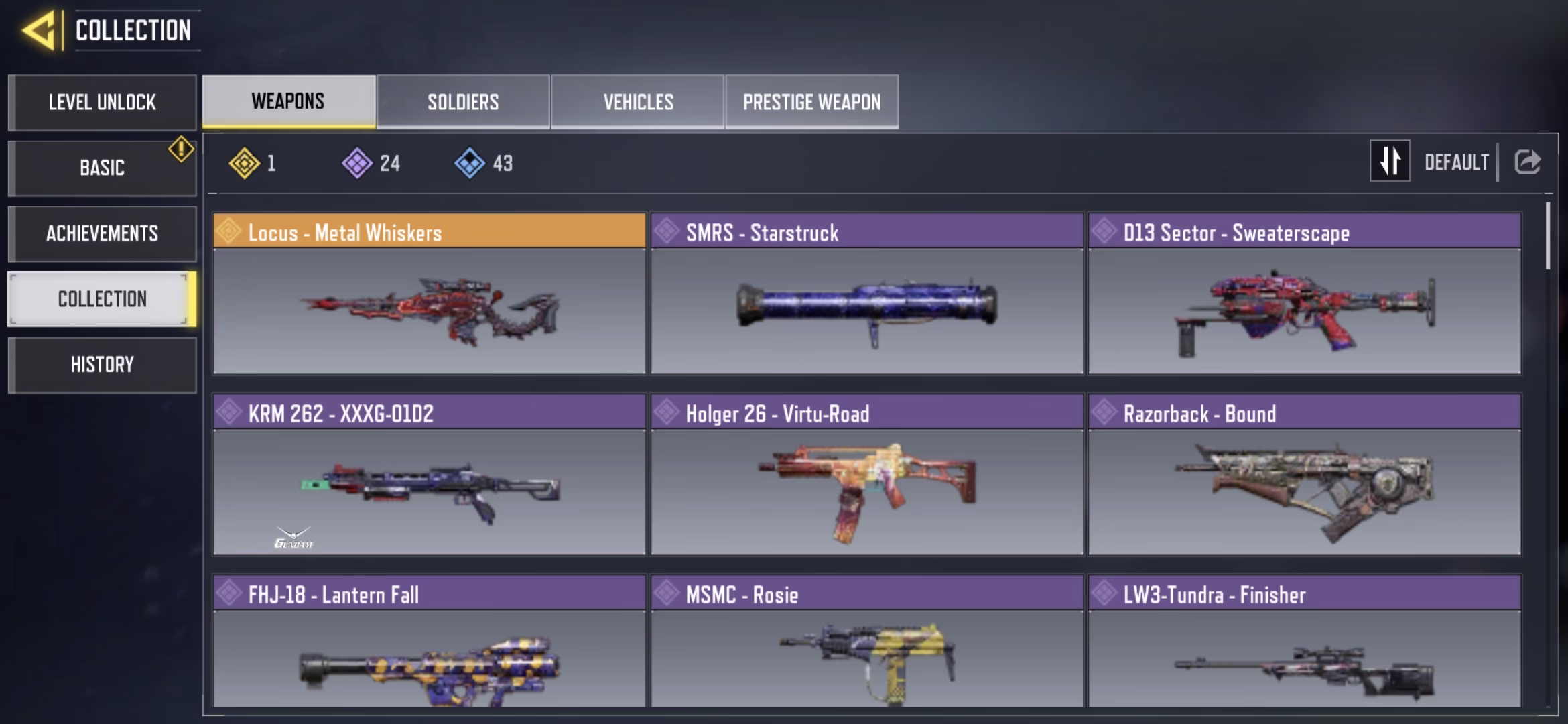Show the Achievements page
The width and height of the screenshot is (1568, 724).
102,233
